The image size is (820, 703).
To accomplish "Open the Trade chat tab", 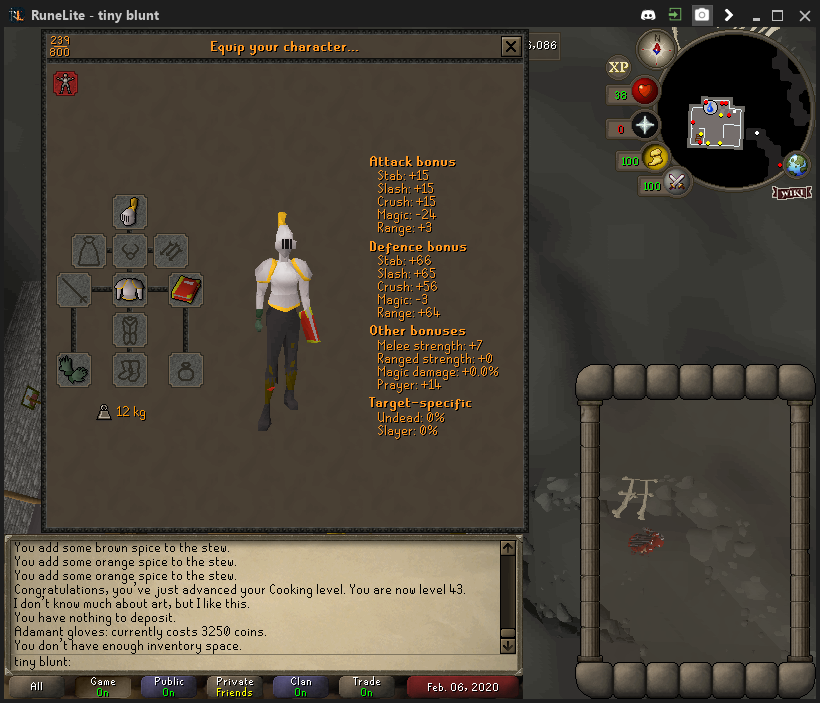I will 367,687.
